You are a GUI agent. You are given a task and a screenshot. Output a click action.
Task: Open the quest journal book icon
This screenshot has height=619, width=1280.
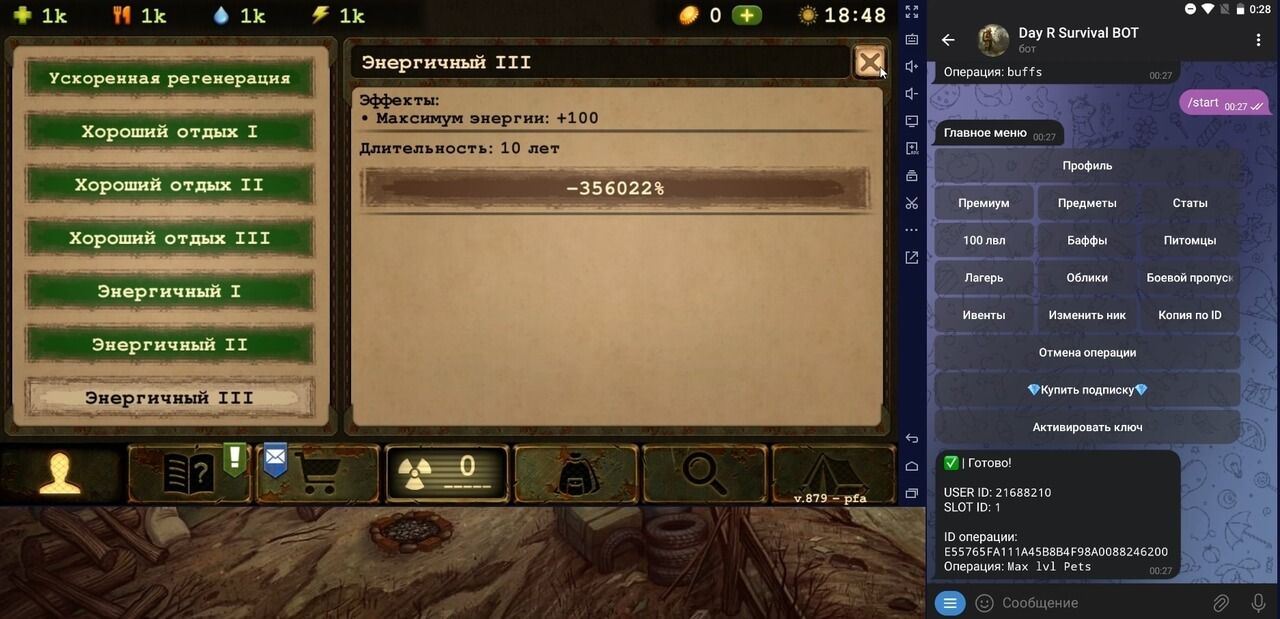click(x=187, y=473)
